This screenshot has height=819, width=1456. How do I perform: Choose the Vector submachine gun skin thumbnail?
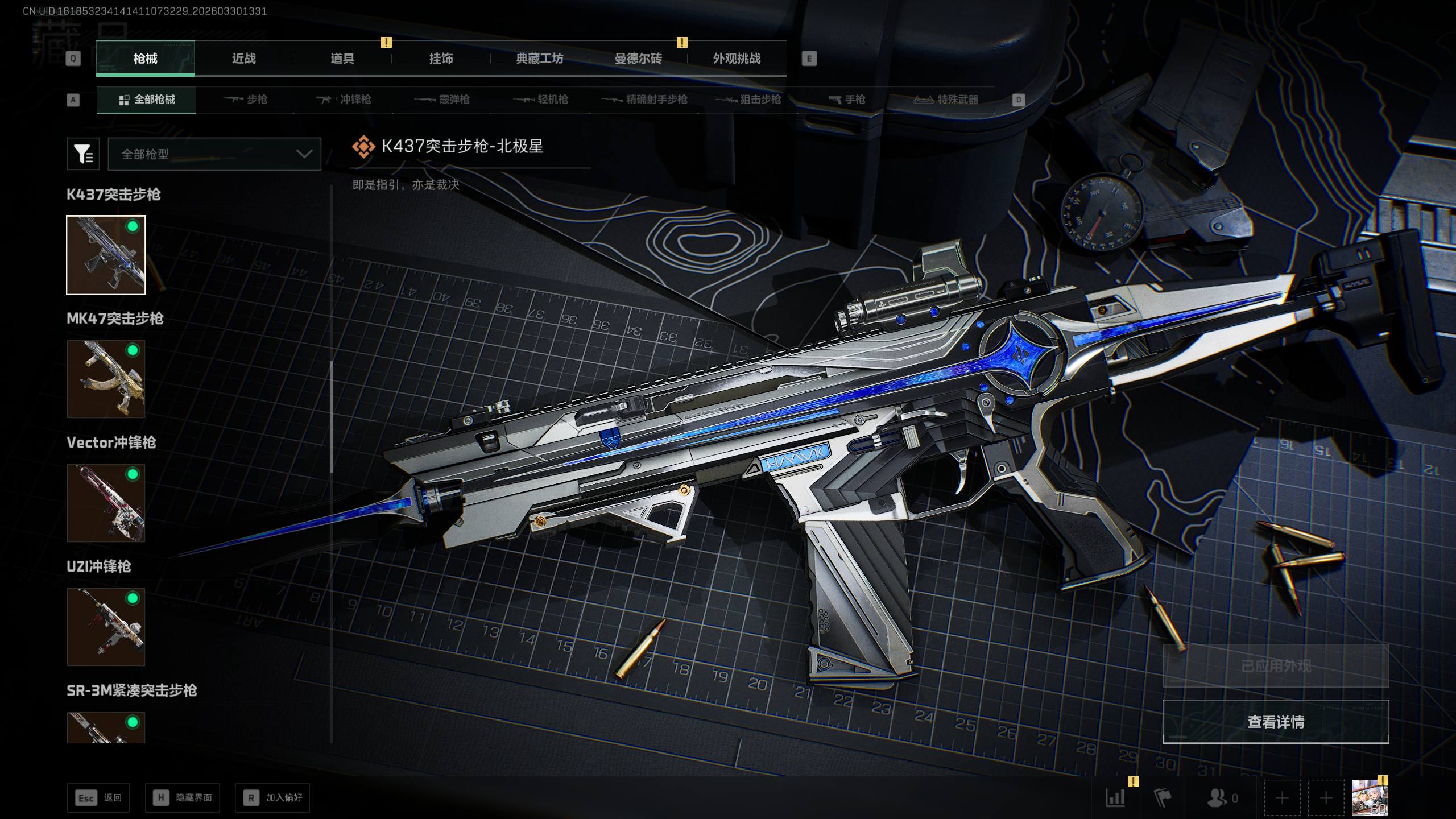coord(106,503)
